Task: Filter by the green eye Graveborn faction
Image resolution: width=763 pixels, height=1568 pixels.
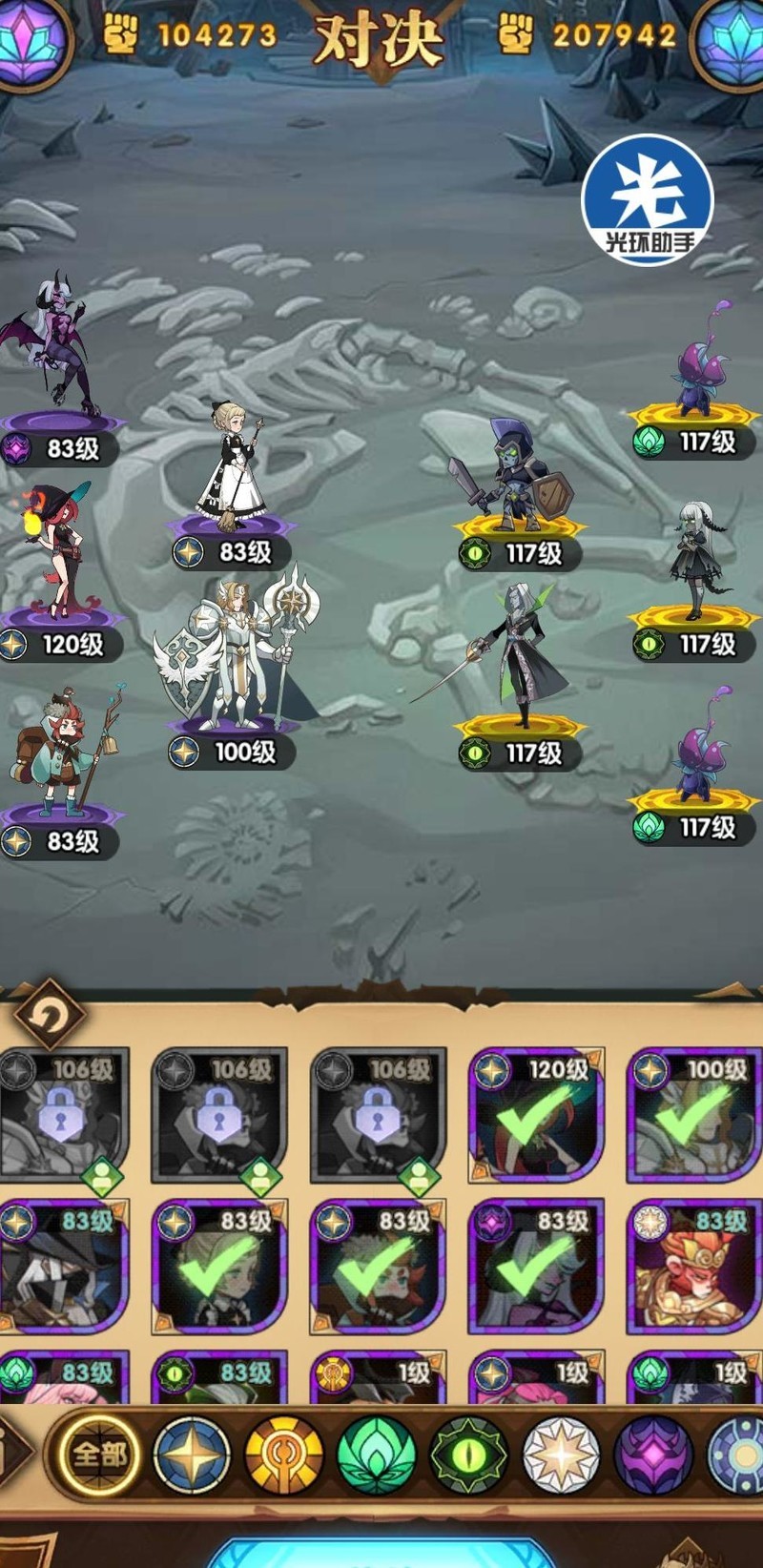Action: pos(469,1455)
